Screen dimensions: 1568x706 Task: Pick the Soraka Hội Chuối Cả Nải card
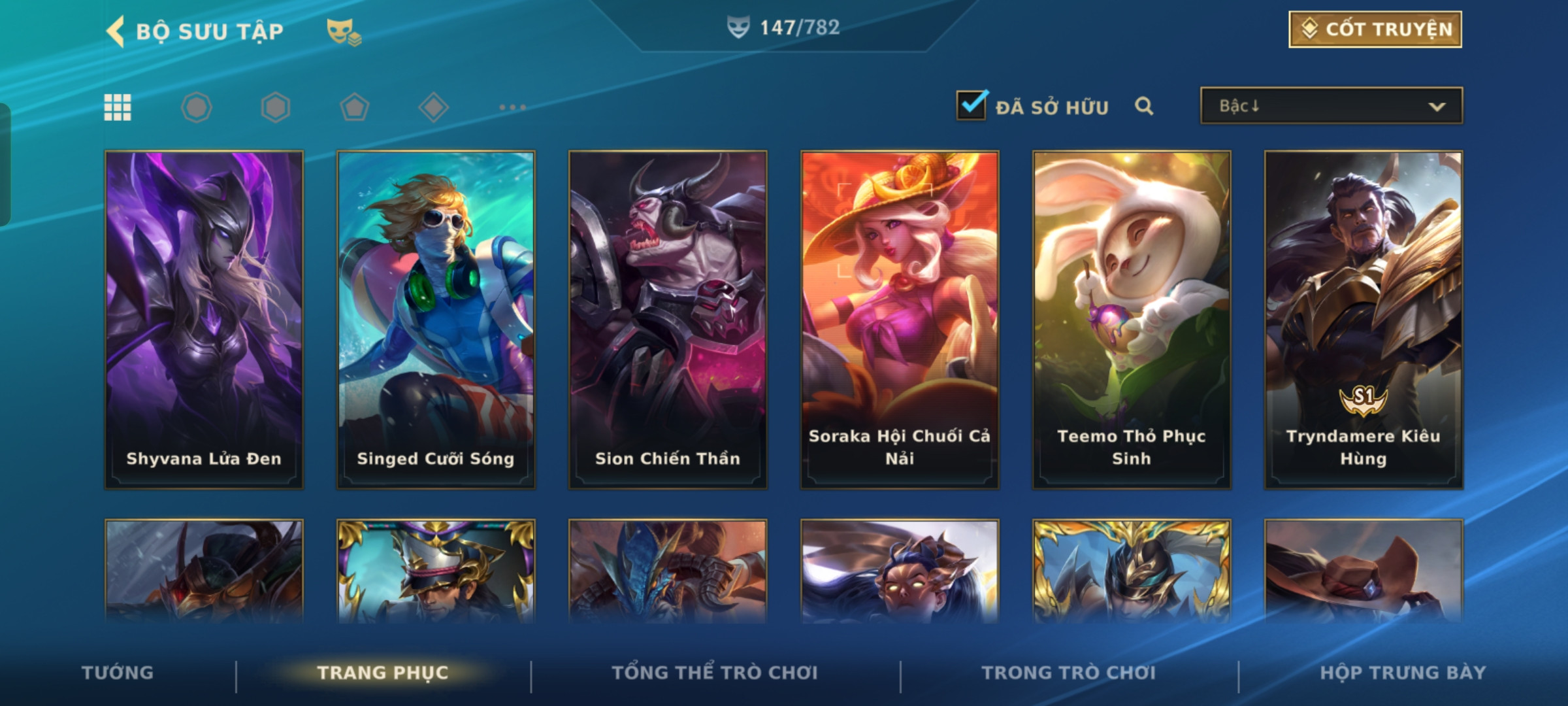coord(900,320)
